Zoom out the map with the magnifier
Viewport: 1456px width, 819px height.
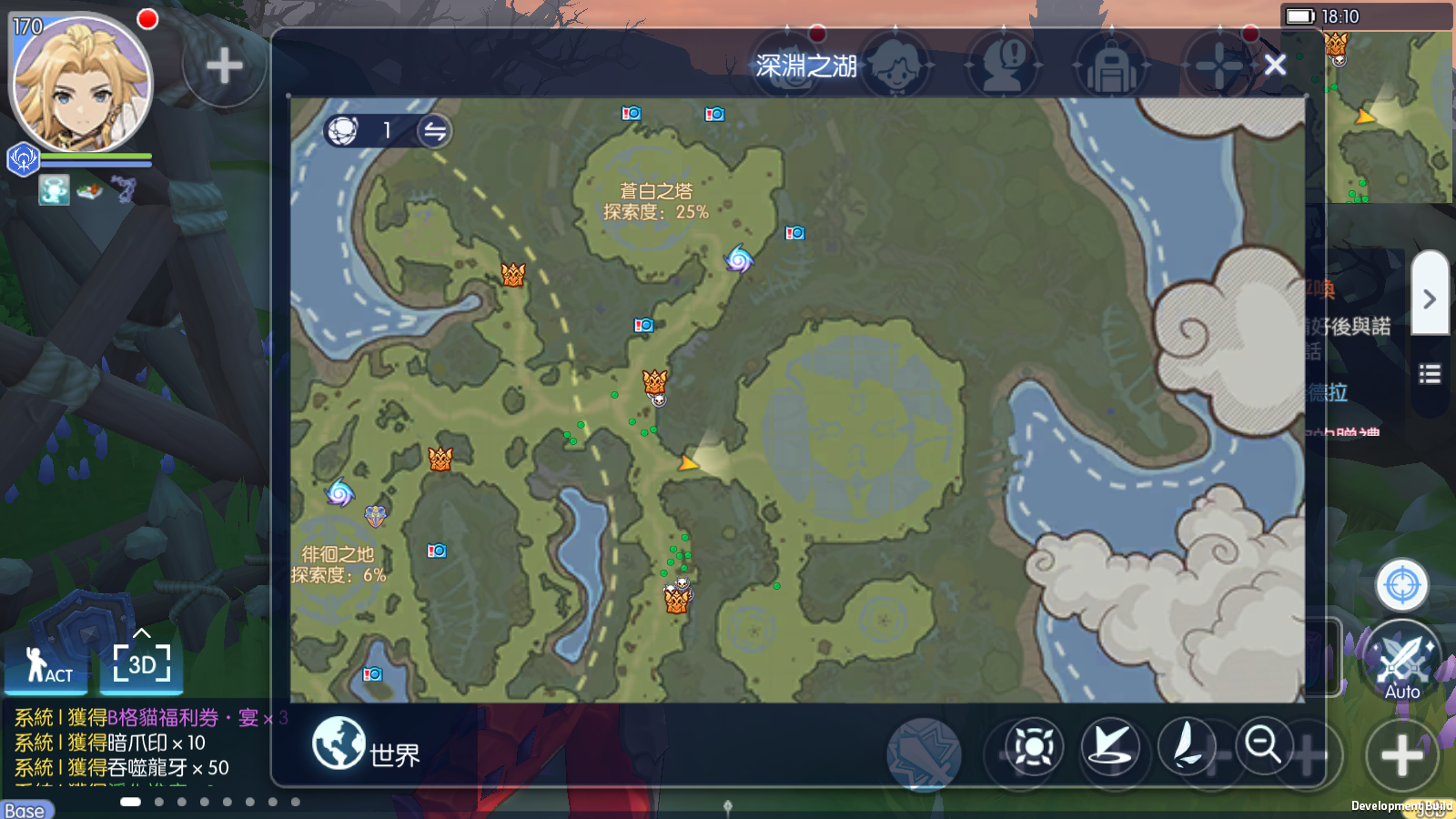coord(1263,745)
